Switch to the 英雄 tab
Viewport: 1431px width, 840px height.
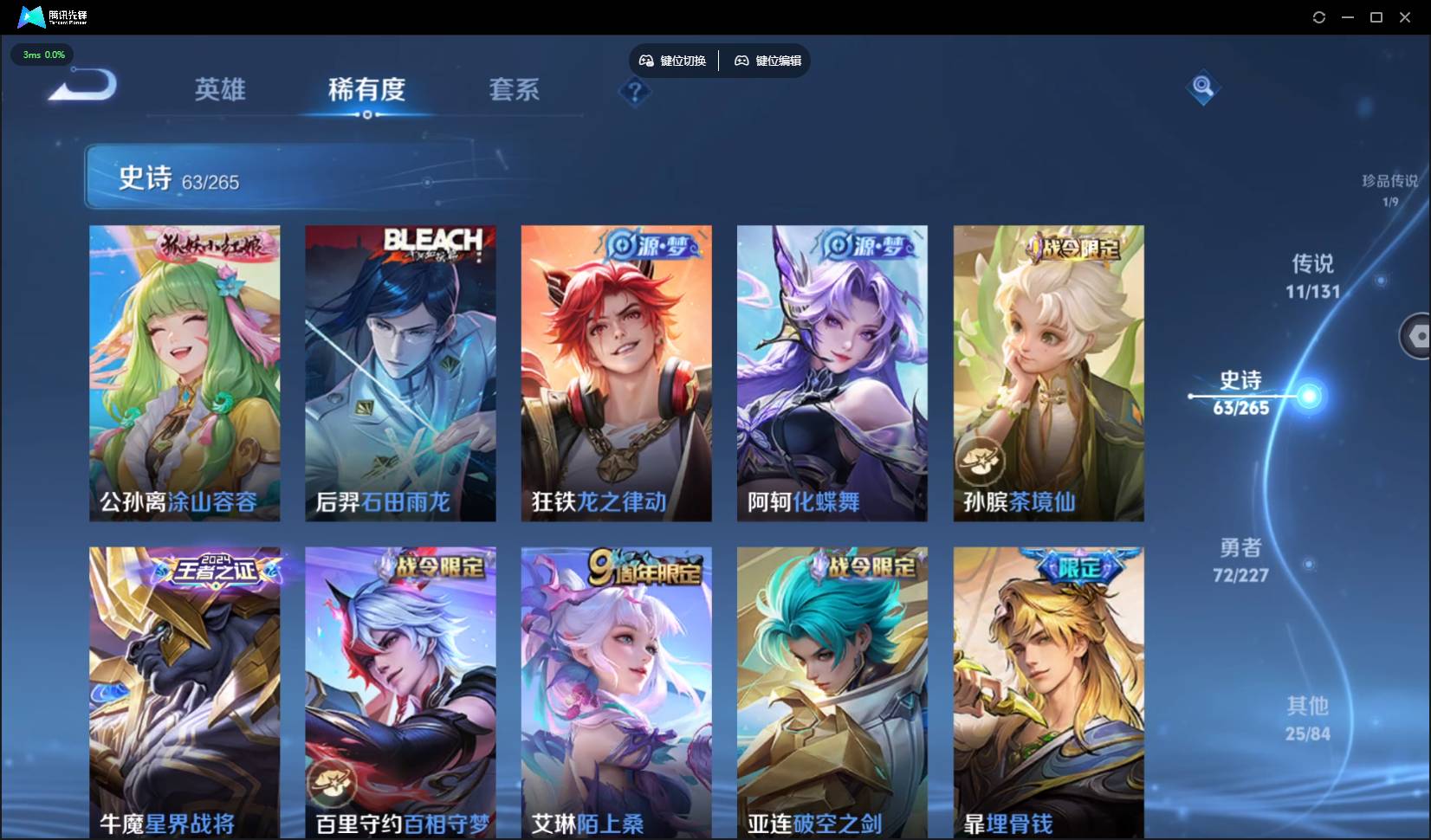tap(219, 90)
